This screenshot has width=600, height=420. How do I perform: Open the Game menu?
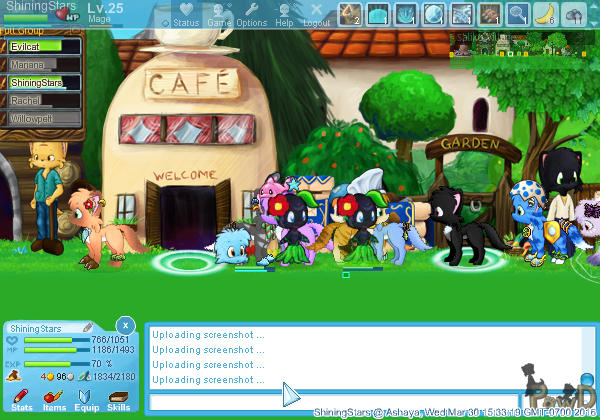(219, 13)
